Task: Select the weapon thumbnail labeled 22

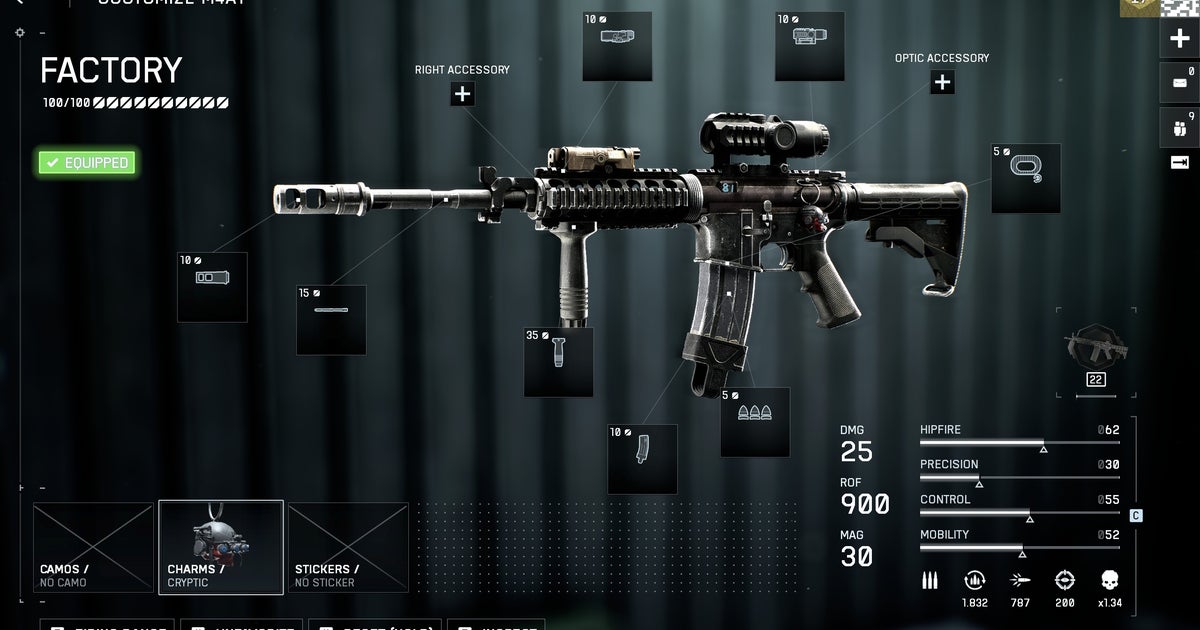Action: tap(1096, 356)
